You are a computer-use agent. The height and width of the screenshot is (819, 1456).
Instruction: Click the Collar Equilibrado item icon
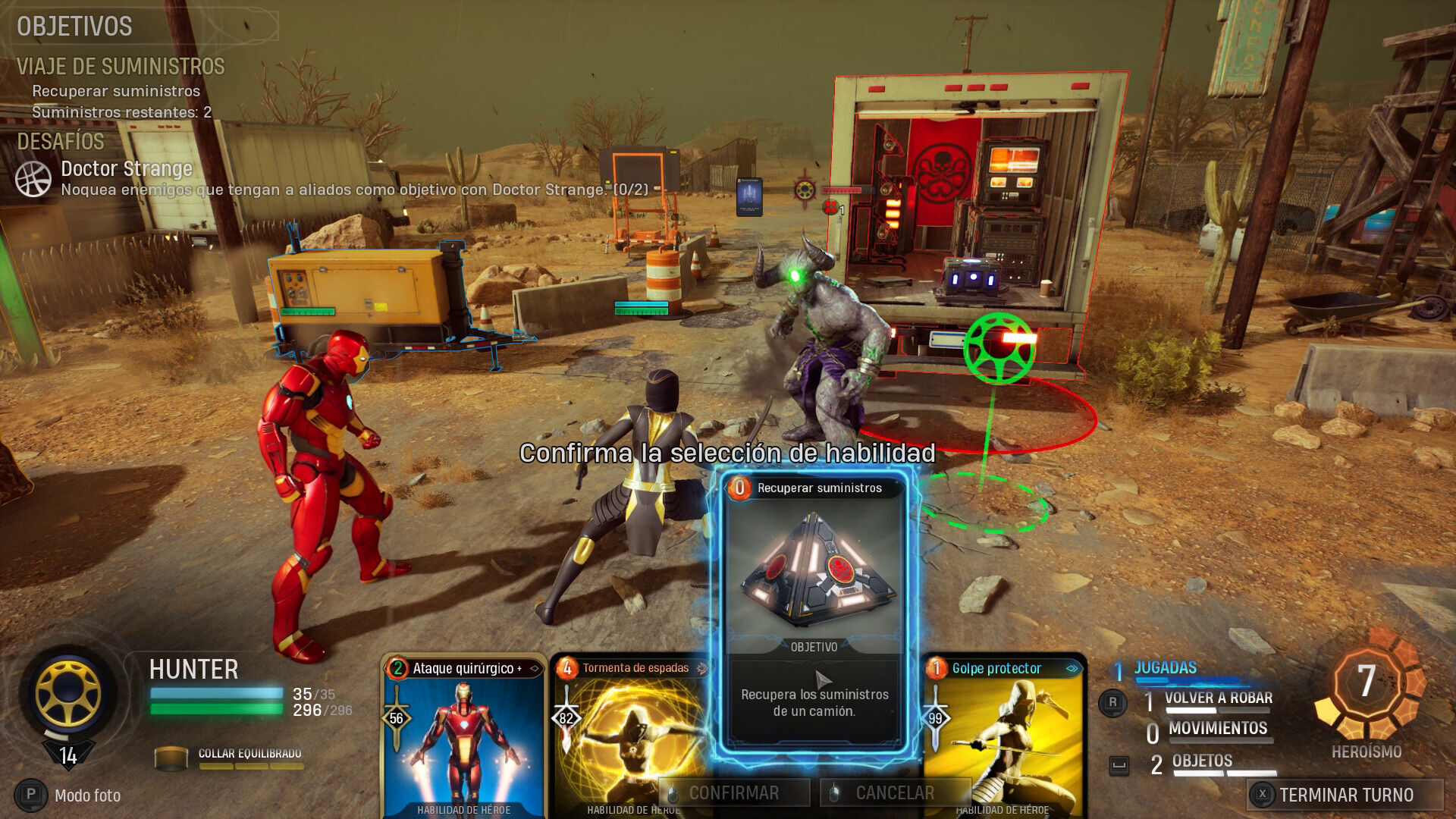pos(171,758)
